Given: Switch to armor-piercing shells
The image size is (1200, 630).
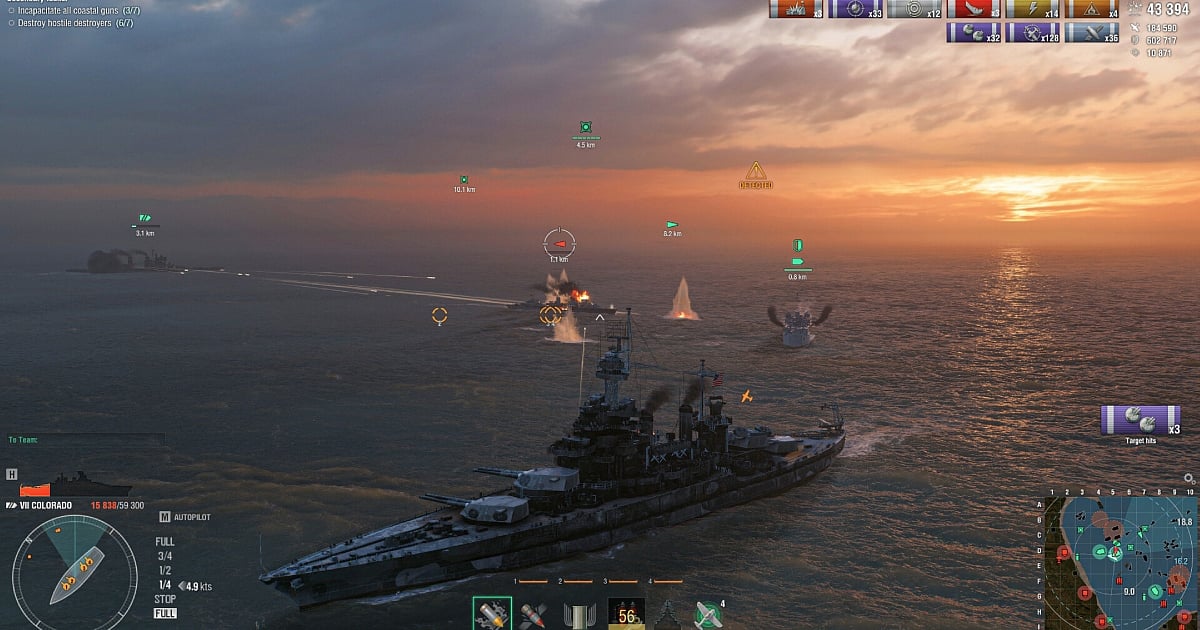Looking at the screenshot, I should tap(534, 614).
